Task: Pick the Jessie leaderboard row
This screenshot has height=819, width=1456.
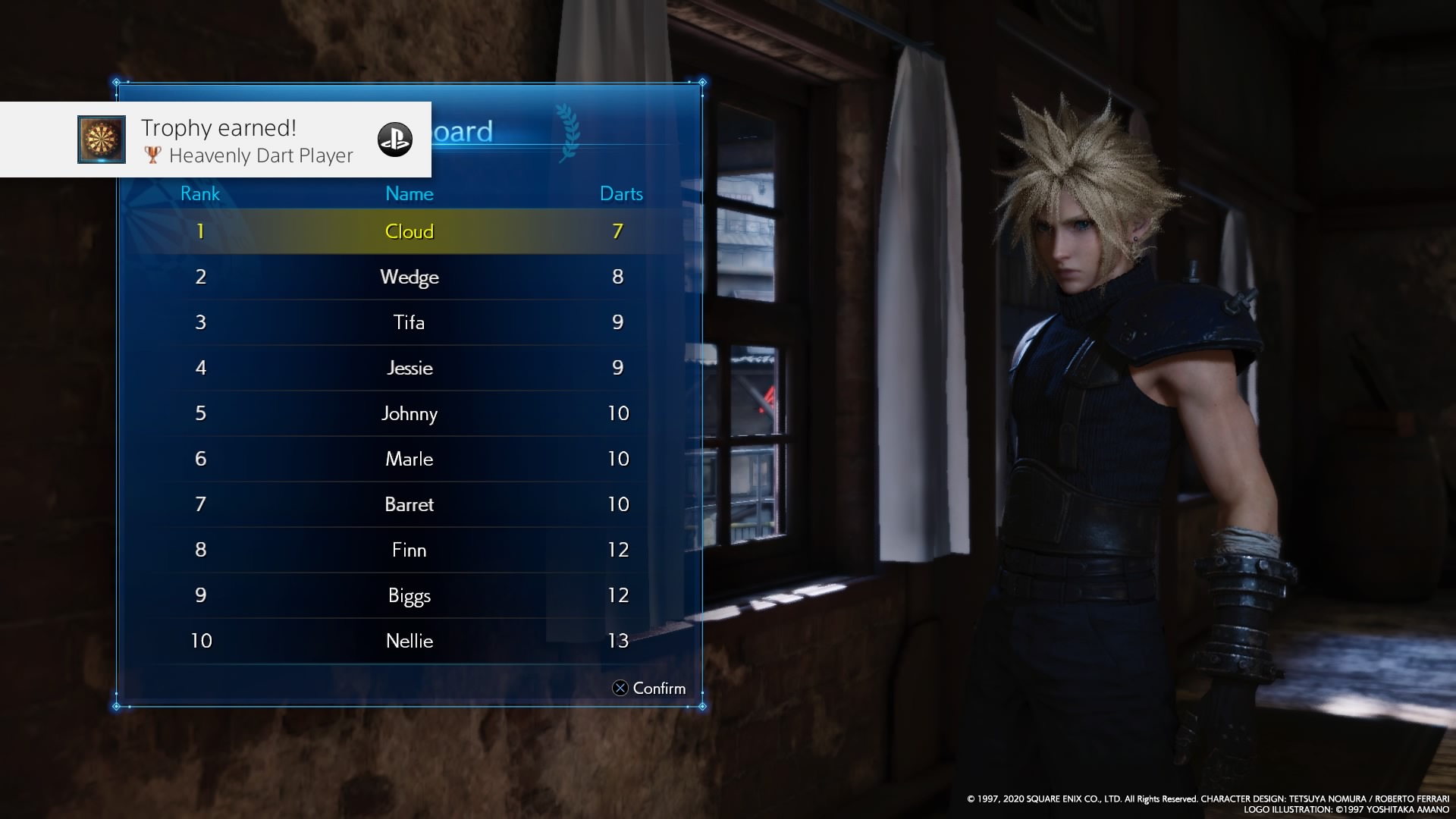Action: click(409, 368)
